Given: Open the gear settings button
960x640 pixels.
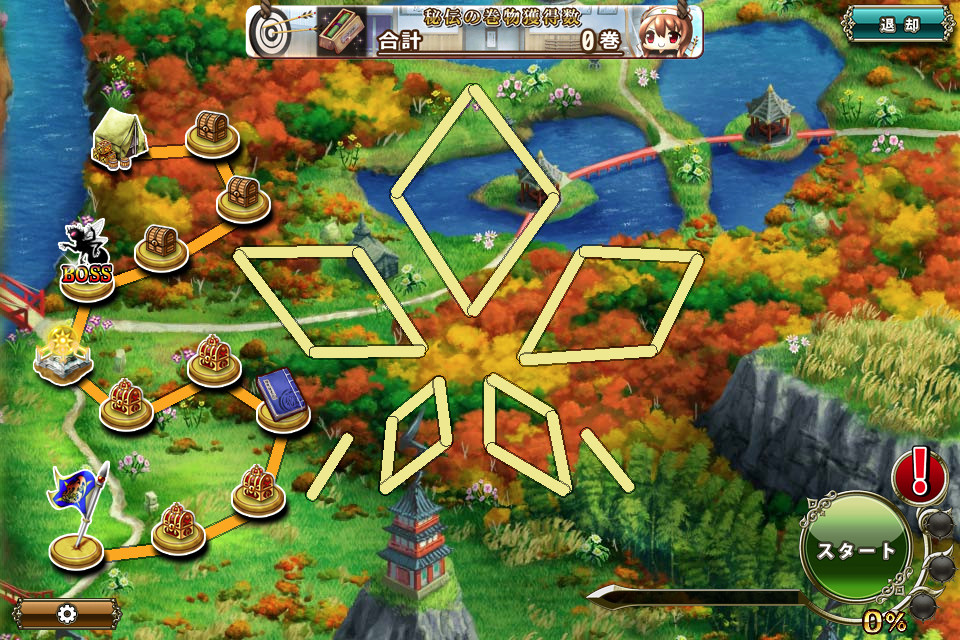Looking at the screenshot, I should (67, 613).
